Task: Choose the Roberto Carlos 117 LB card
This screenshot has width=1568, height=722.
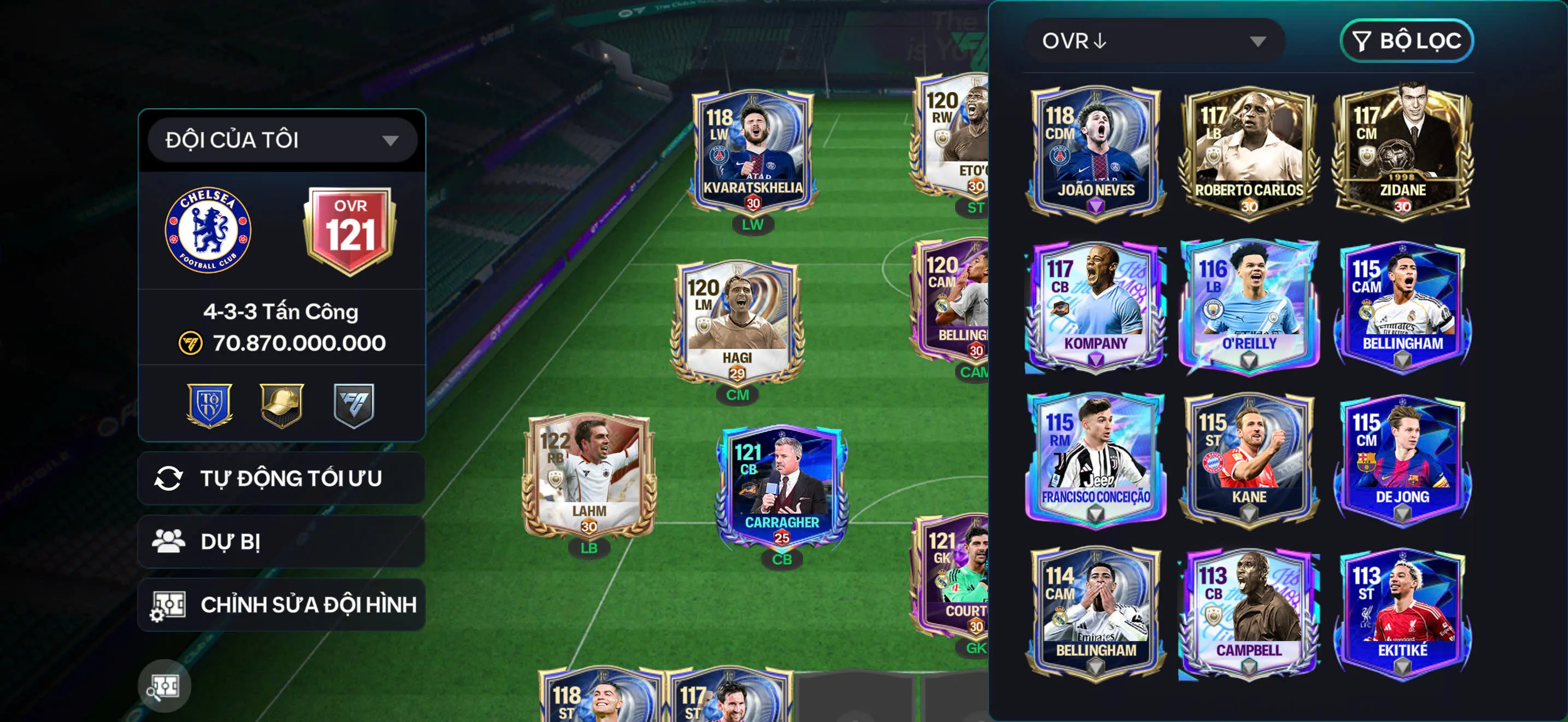Action: (x=1249, y=150)
